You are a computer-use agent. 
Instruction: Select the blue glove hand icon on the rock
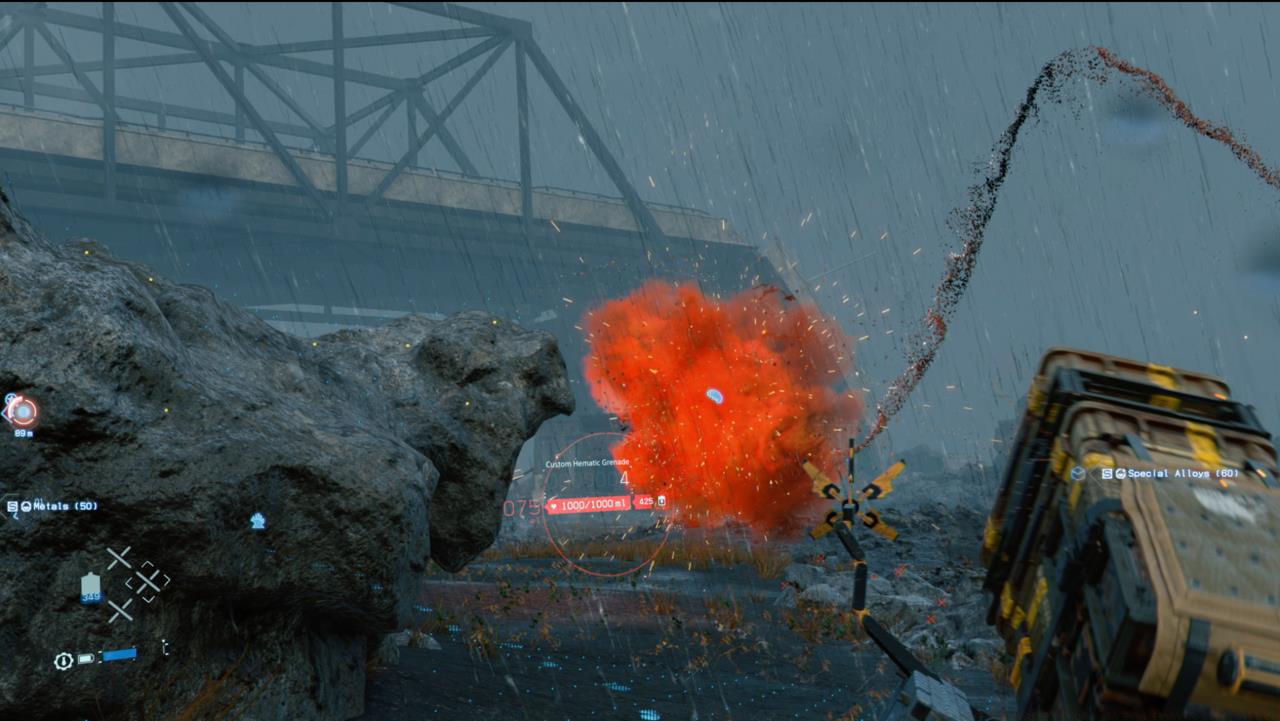click(x=257, y=521)
